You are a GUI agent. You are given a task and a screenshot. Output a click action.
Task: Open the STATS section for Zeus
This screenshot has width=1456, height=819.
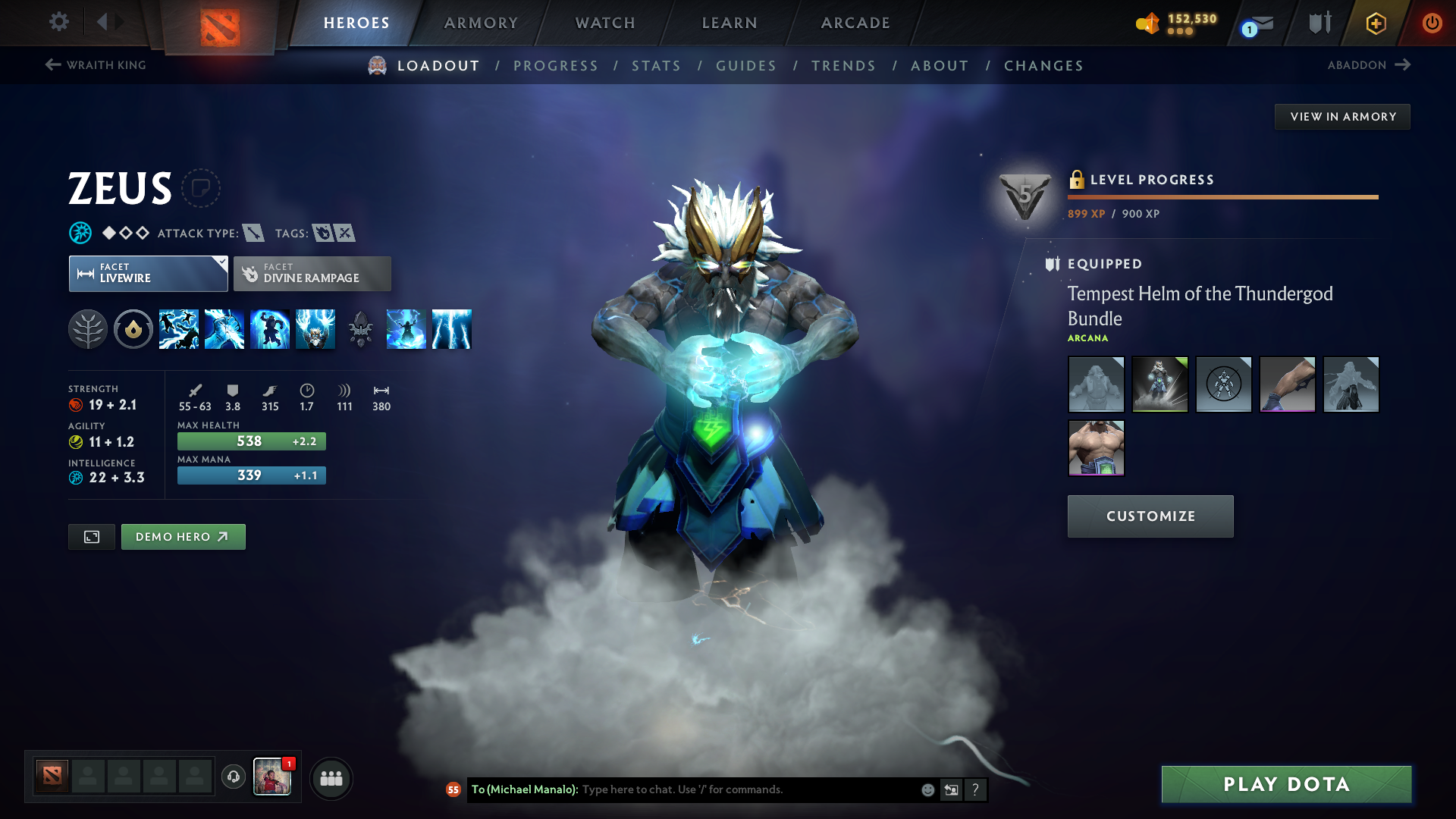coord(656,66)
